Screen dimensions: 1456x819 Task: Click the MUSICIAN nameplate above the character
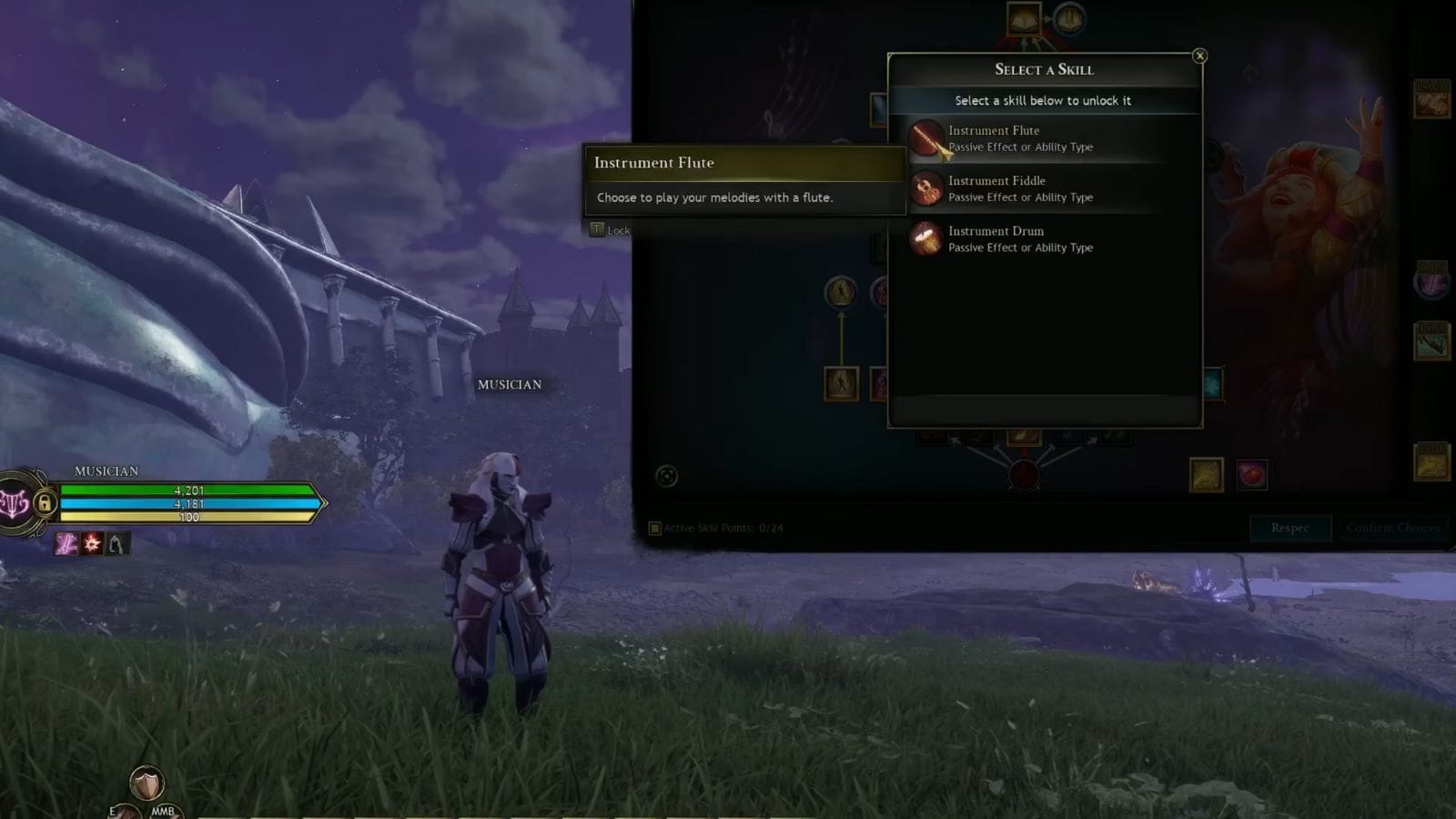(510, 385)
